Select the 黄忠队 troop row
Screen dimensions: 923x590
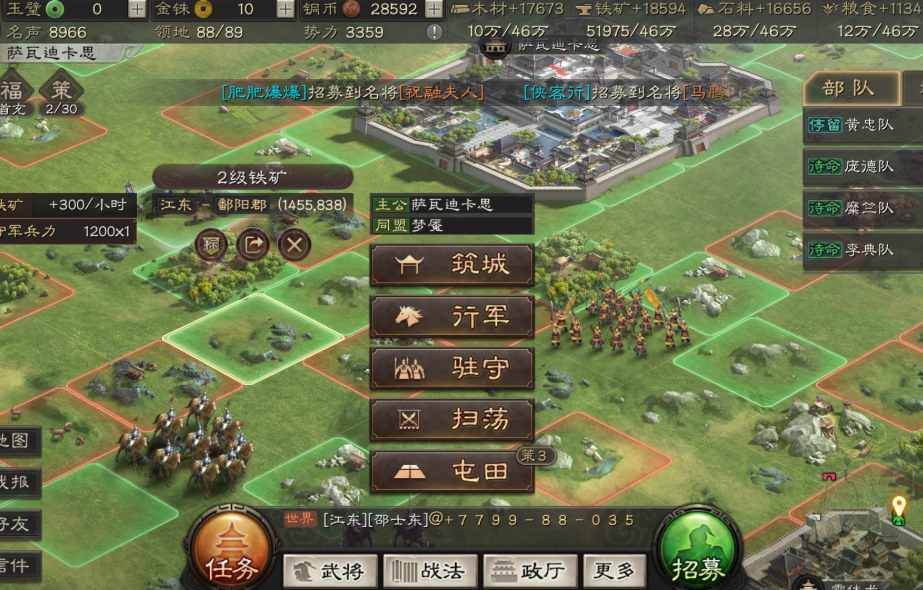pyautogui.click(x=863, y=125)
